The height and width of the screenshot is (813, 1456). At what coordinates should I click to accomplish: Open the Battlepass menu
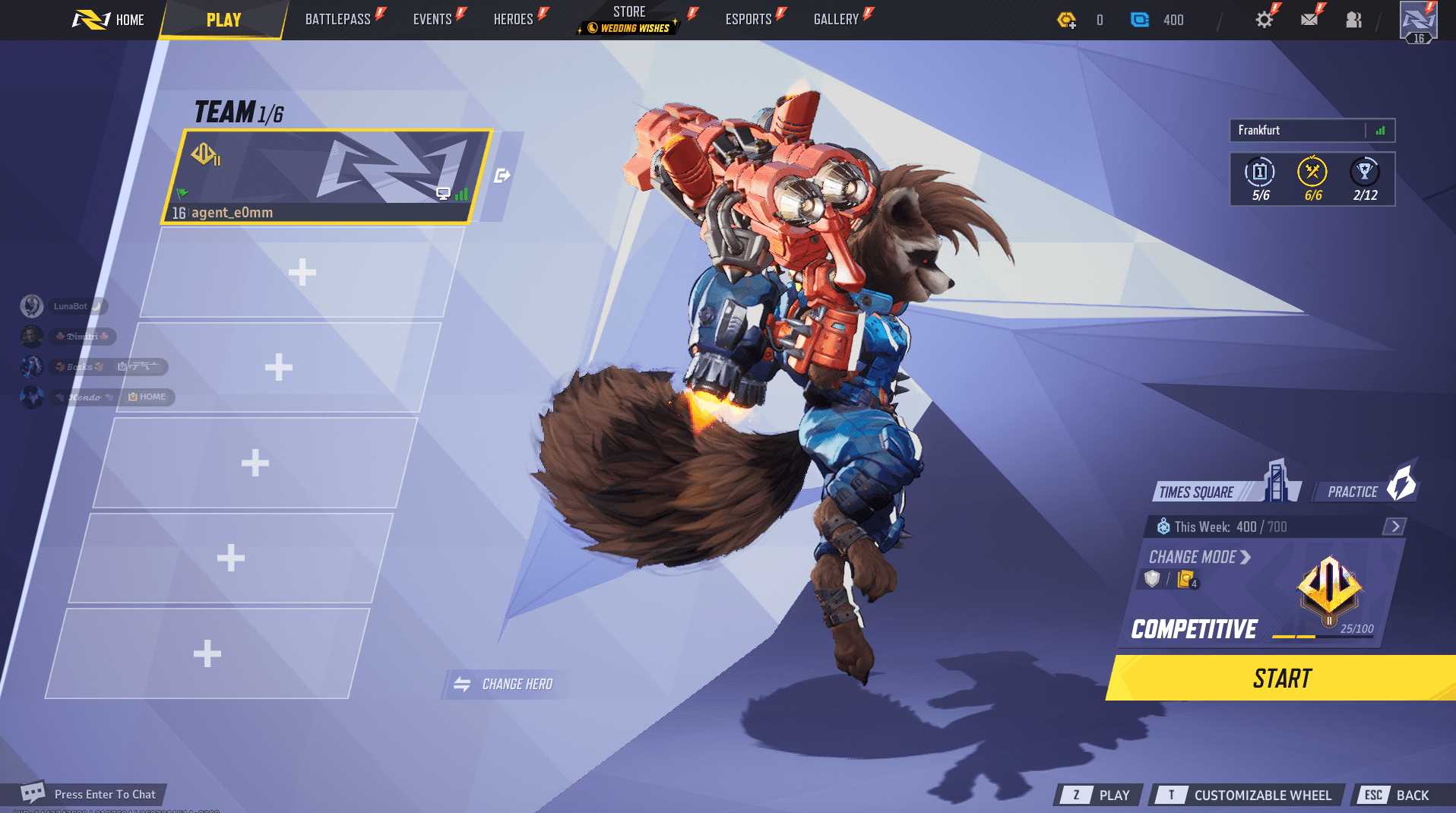click(x=339, y=20)
